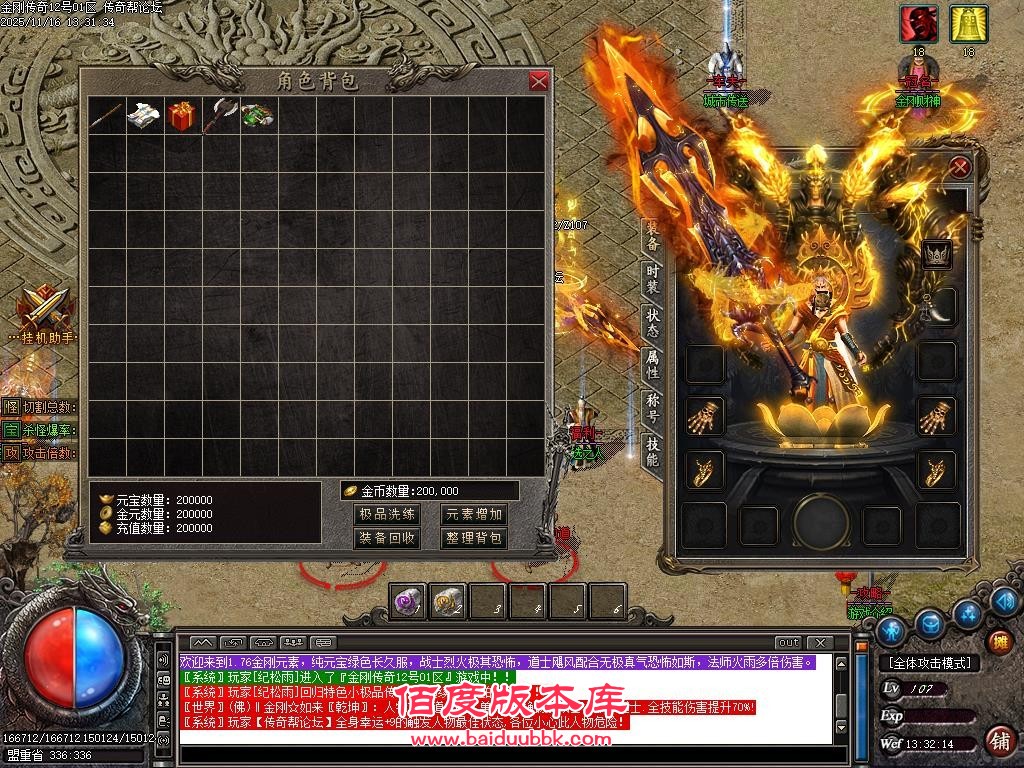Open the 状态 status tab
This screenshot has width=1024, height=768.
pyautogui.click(x=652, y=322)
